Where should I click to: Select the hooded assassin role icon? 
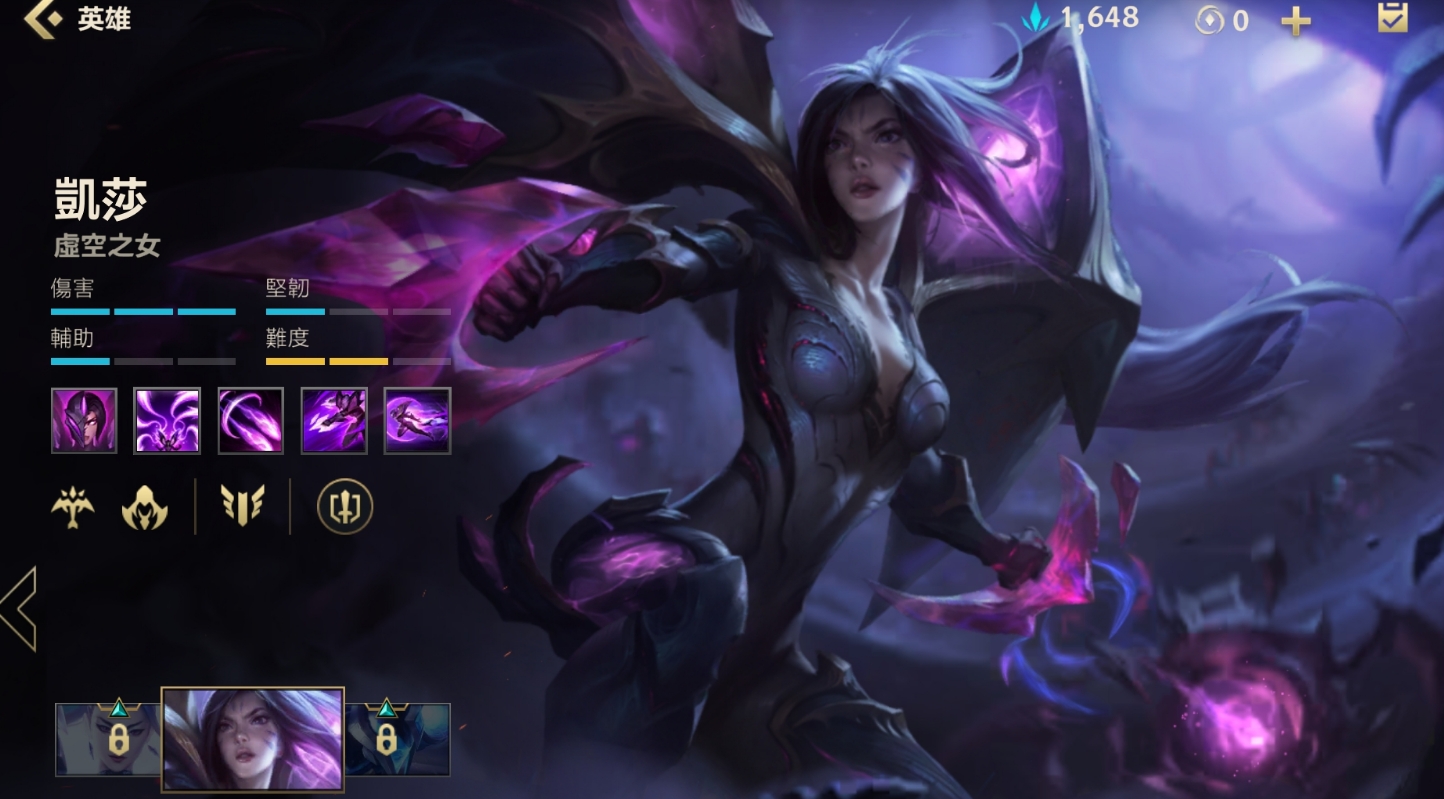pyautogui.click(x=144, y=508)
